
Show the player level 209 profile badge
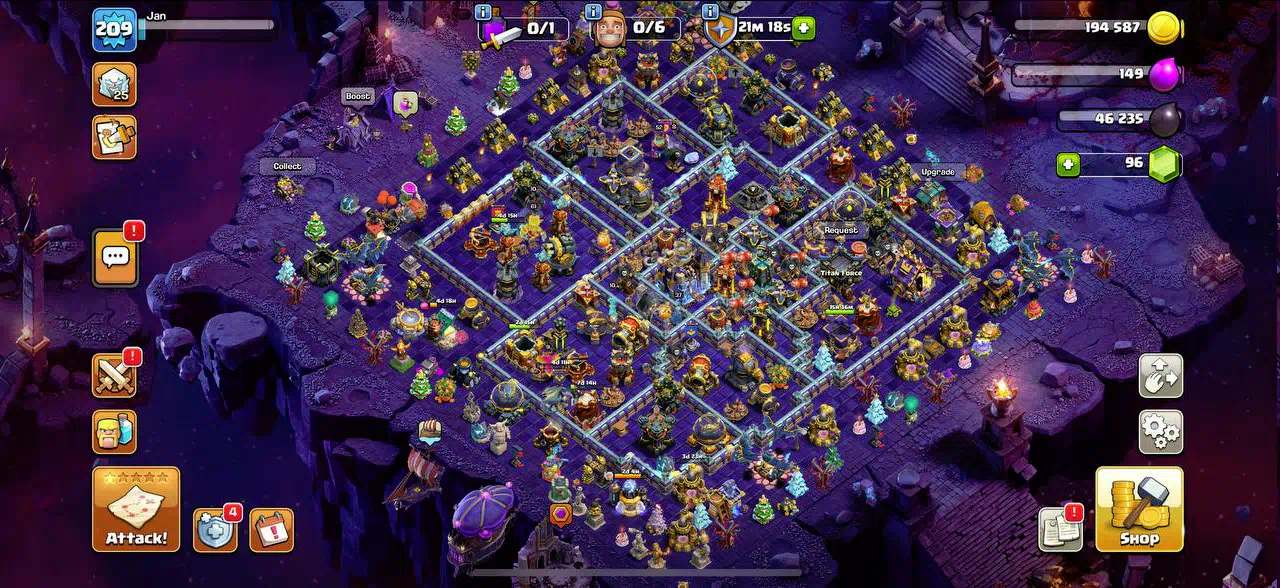114,30
